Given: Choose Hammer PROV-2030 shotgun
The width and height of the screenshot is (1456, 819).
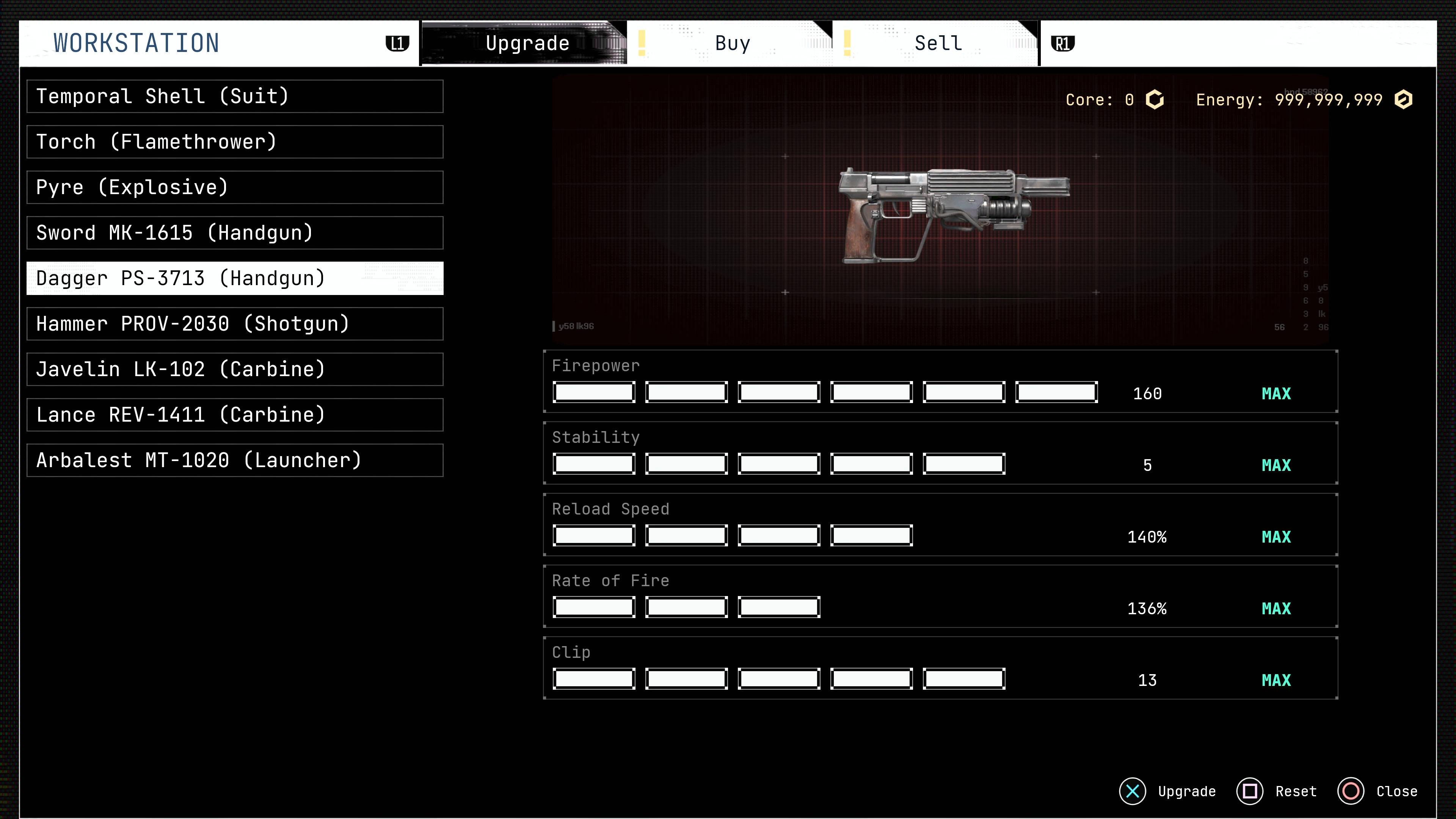Looking at the screenshot, I should tap(235, 324).
